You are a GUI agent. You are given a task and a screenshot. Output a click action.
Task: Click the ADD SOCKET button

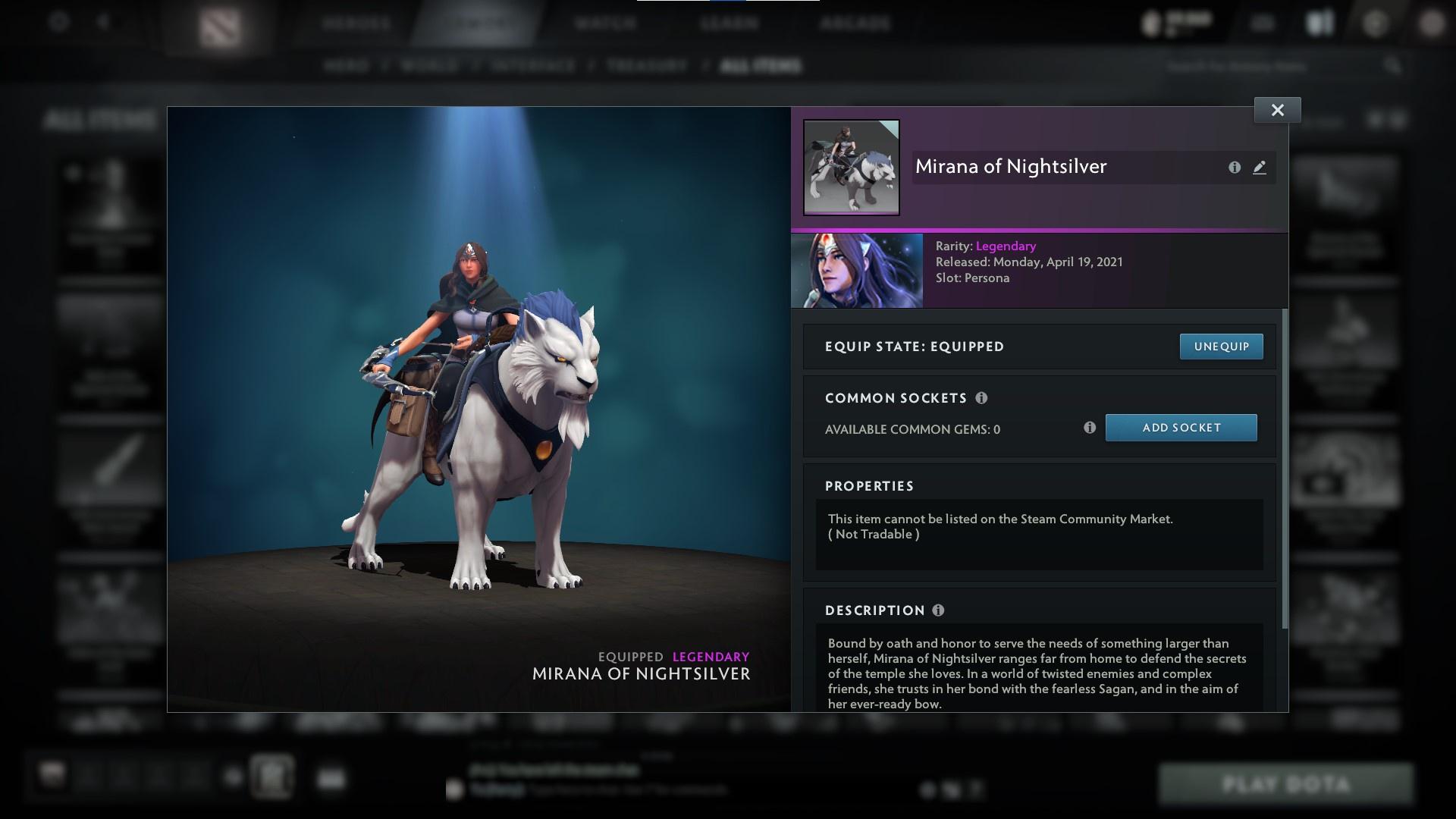tap(1181, 428)
